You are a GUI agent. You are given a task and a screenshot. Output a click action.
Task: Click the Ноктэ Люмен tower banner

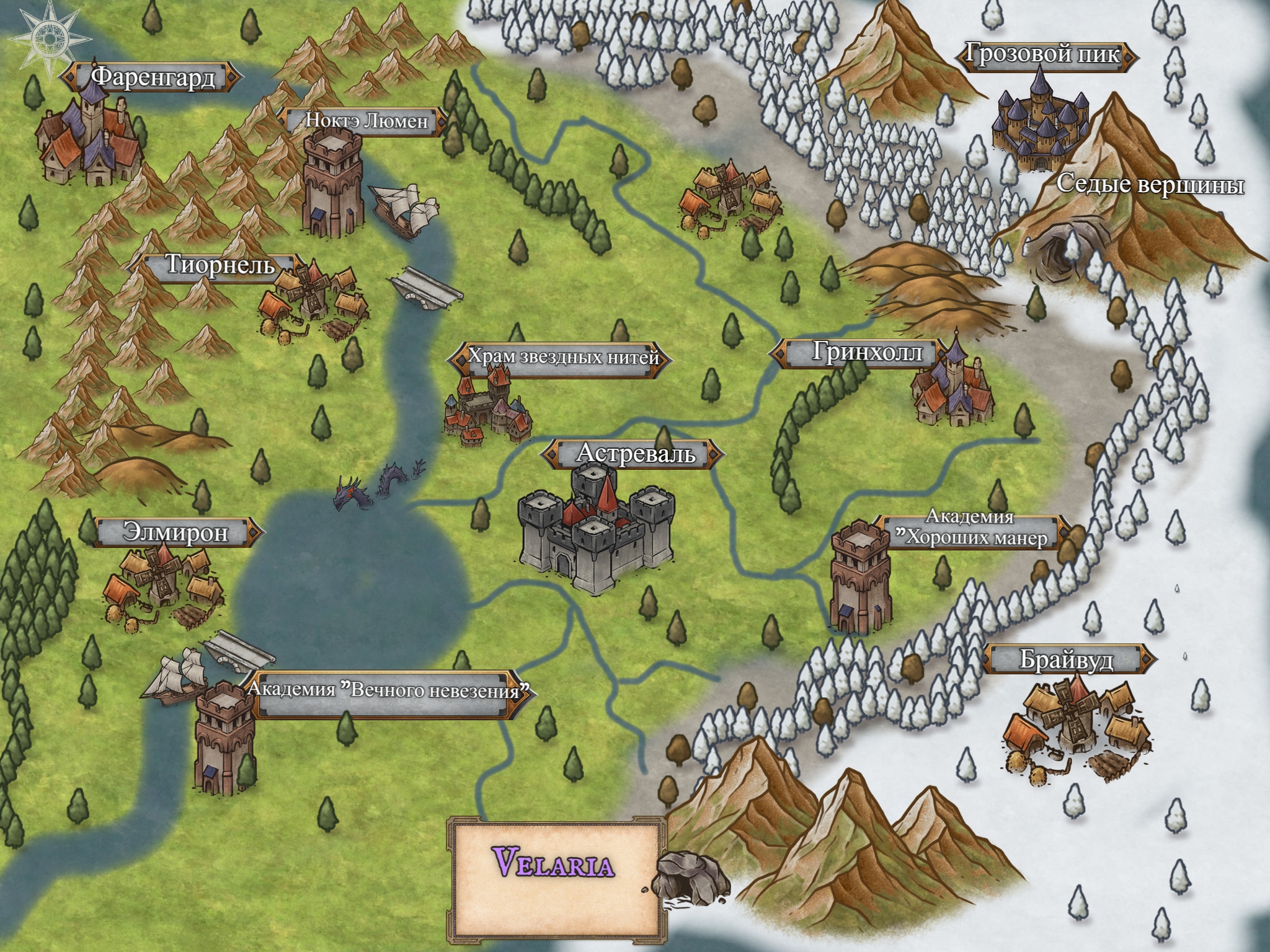click(365, 121)
